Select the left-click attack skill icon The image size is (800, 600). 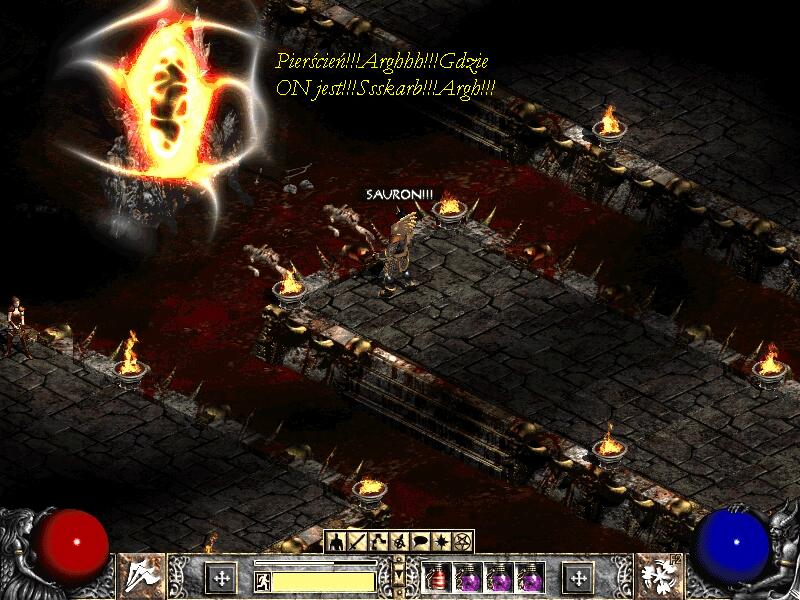click(x=142, y=574)
